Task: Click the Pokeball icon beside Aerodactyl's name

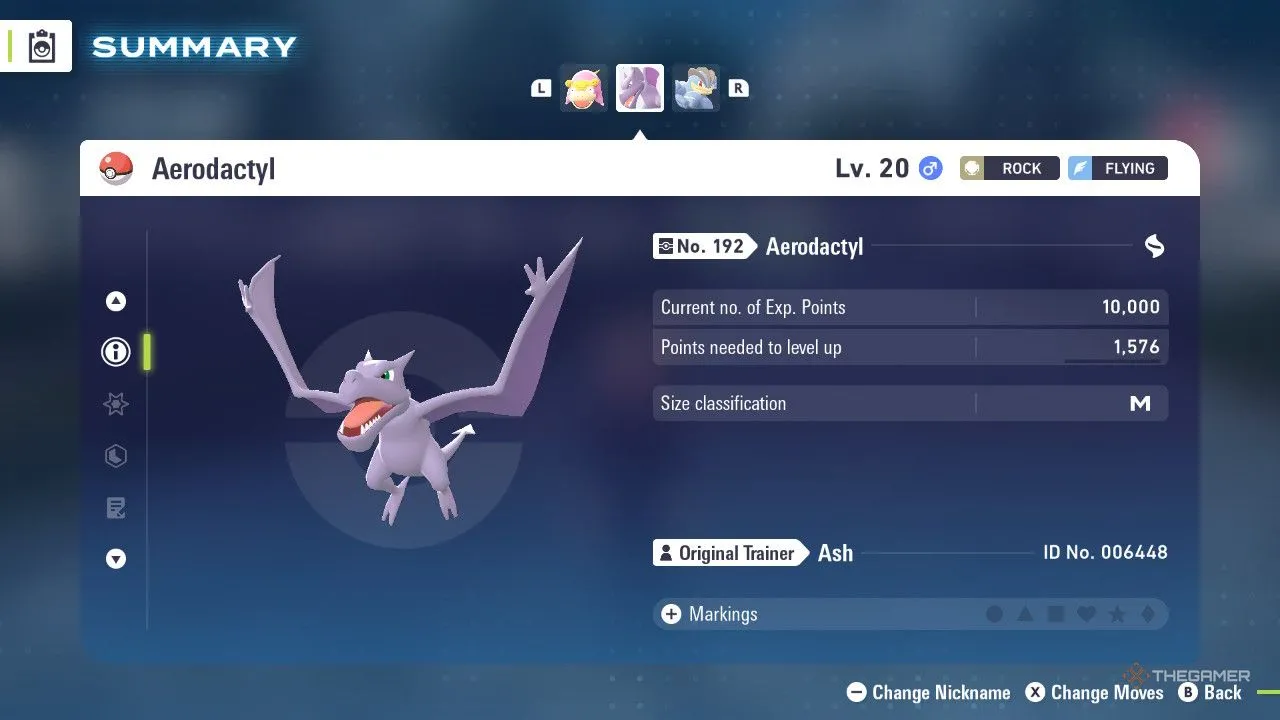Action: pos(115,168)
